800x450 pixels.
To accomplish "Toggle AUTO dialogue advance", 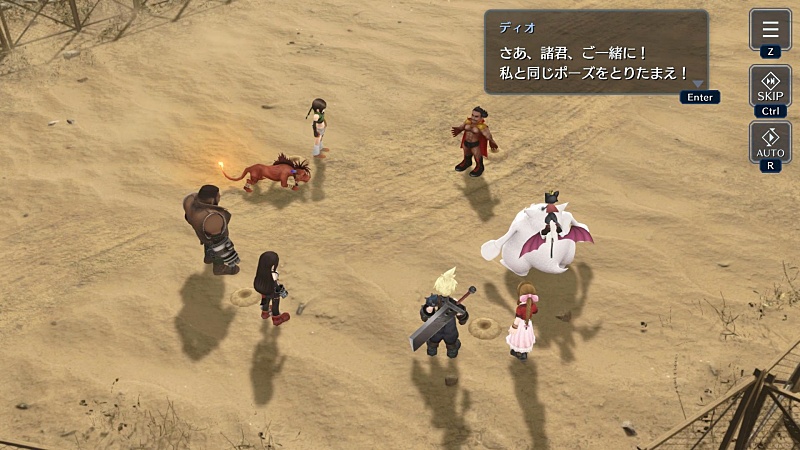I will click(x=770, y=142).
